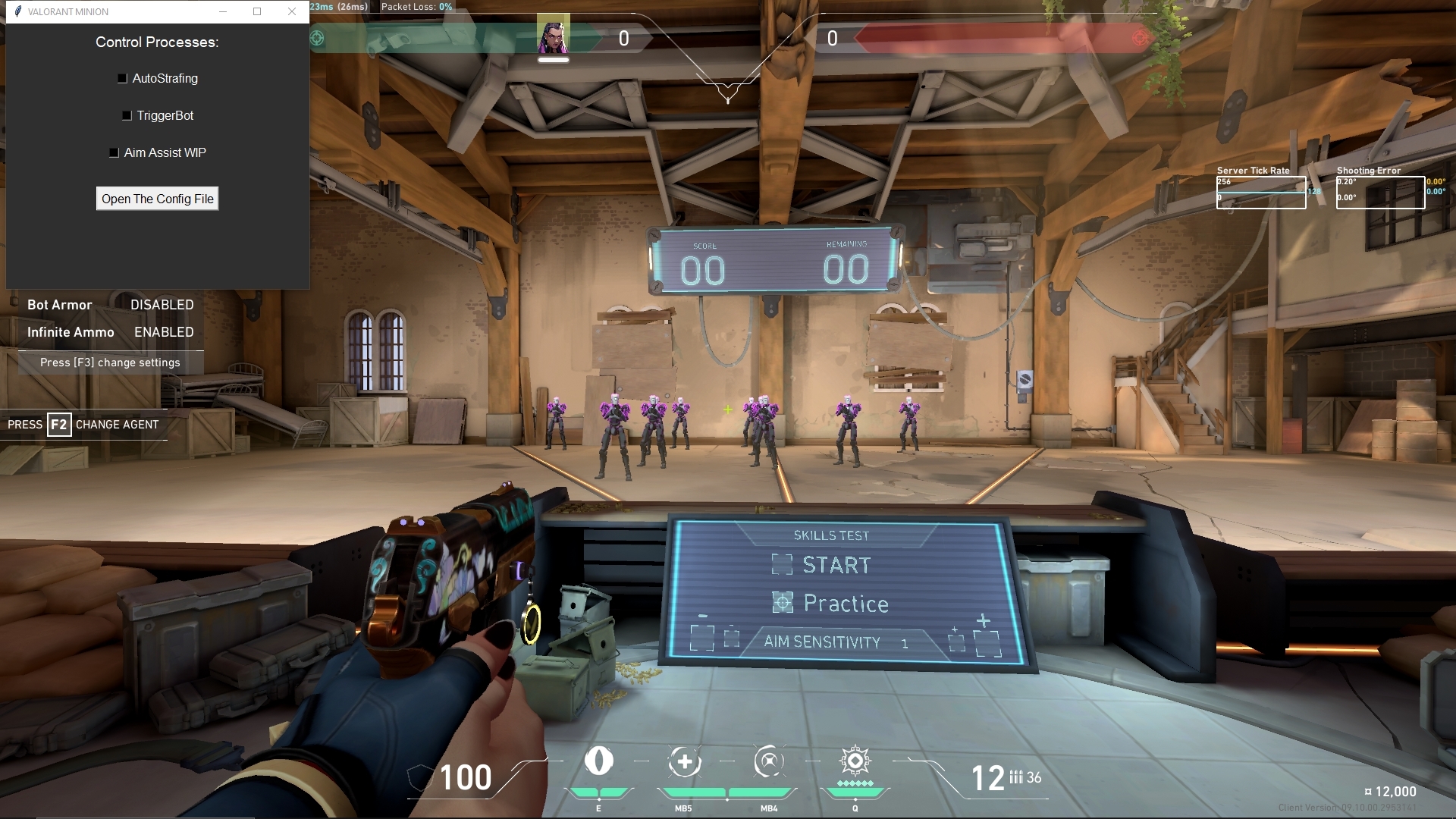Select the E ability icon
This screenshot has width=1456, height=819.
598,761
